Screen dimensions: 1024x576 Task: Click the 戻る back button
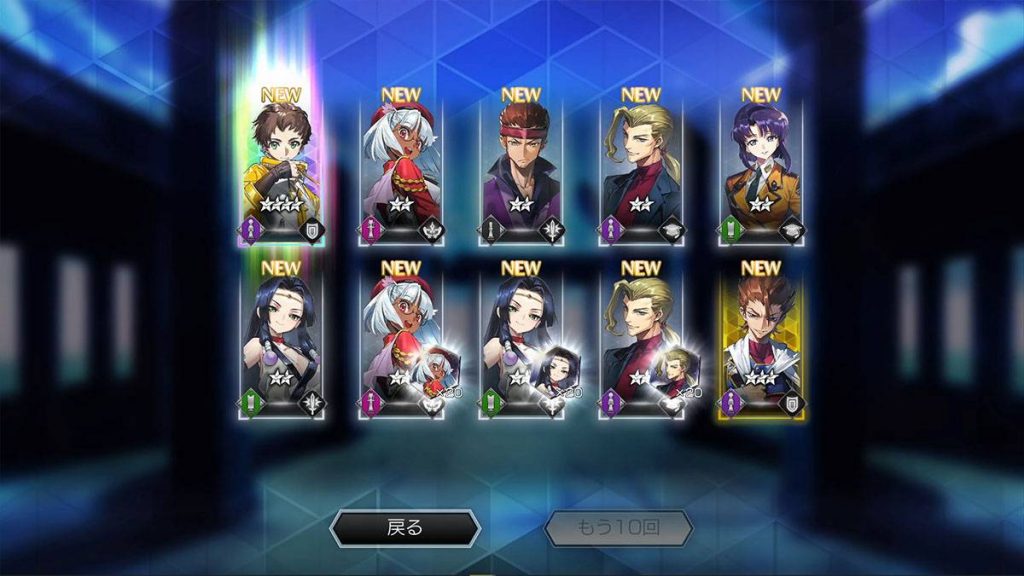click(405, 528)
